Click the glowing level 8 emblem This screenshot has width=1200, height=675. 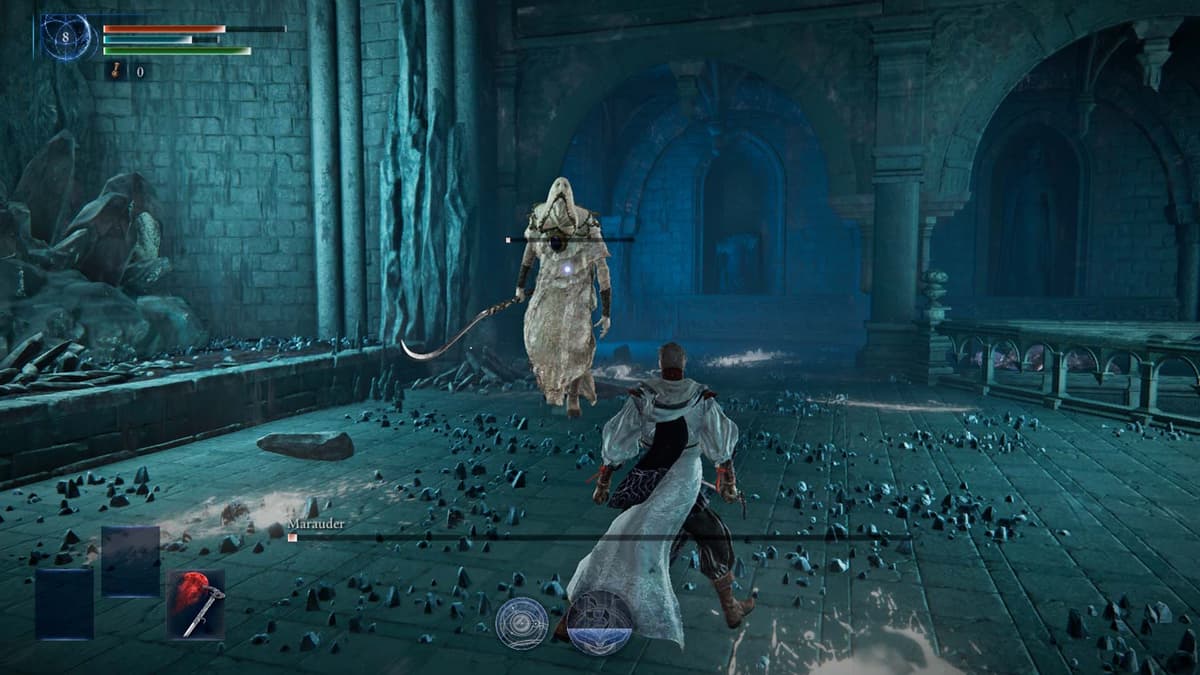(66, 37)
